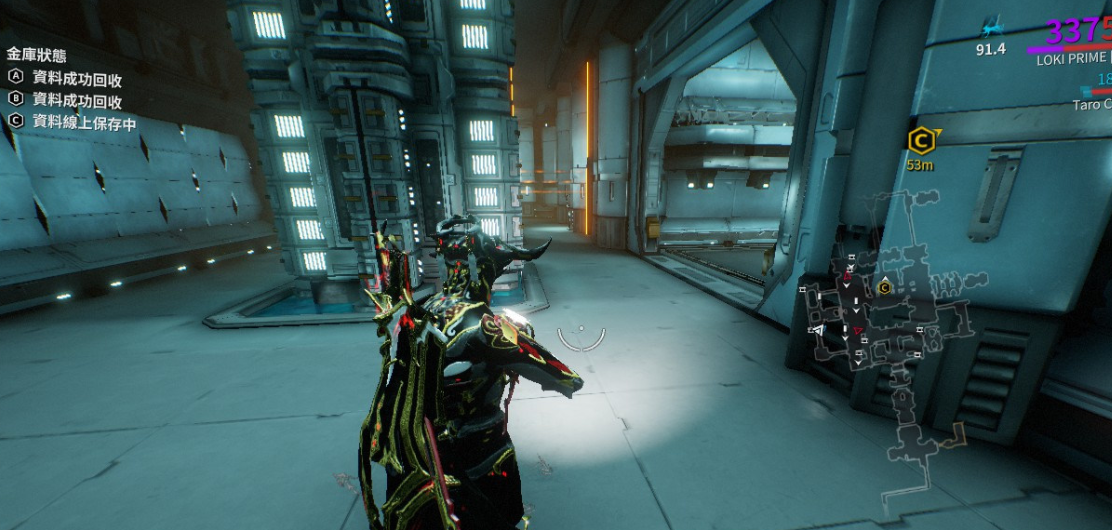
Task: Click the yellow C waypoint marker
Action: 921,140
